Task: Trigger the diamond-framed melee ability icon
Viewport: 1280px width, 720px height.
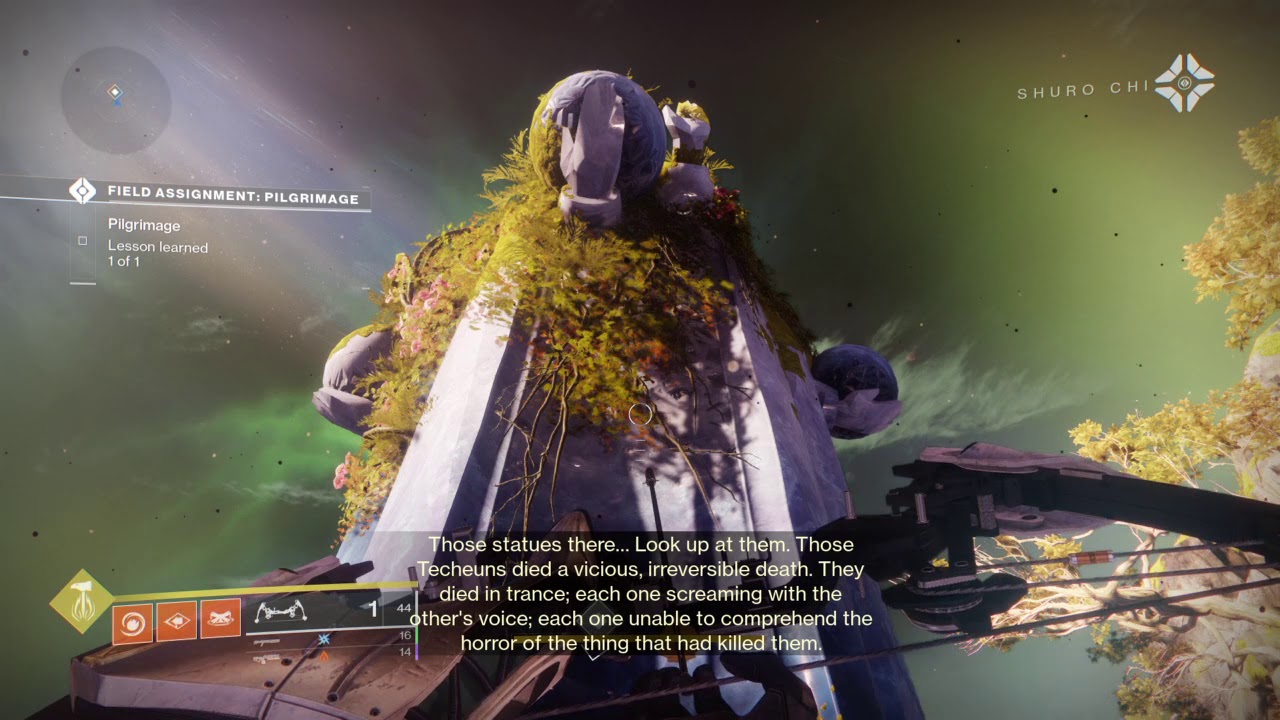Action: (x=176, y=624)
